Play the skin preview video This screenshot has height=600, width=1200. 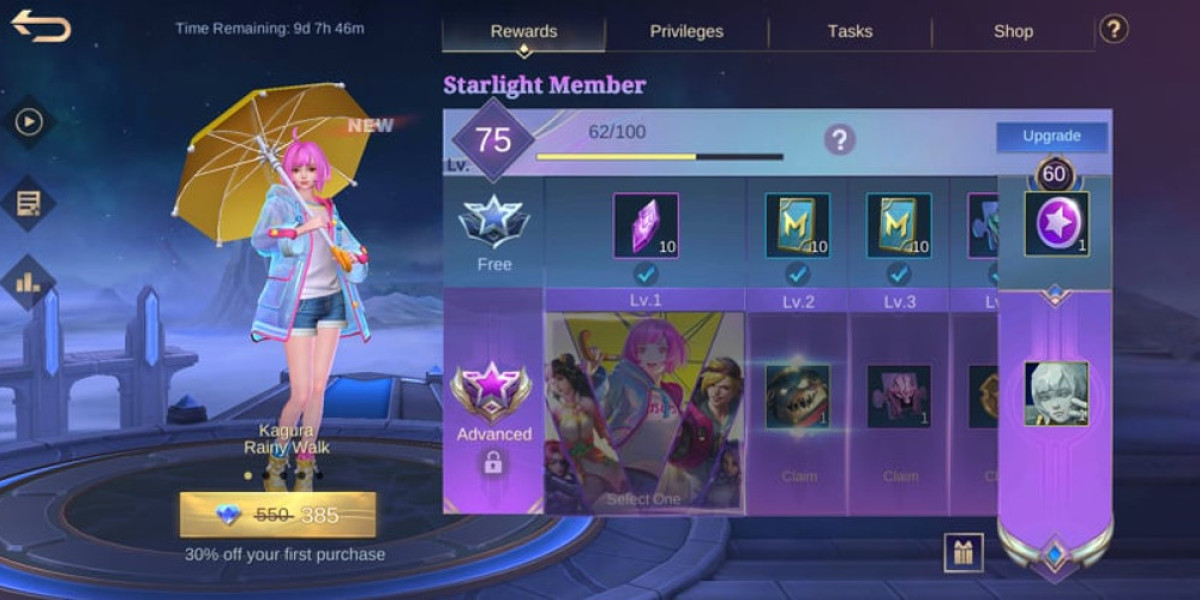(28, 122)
